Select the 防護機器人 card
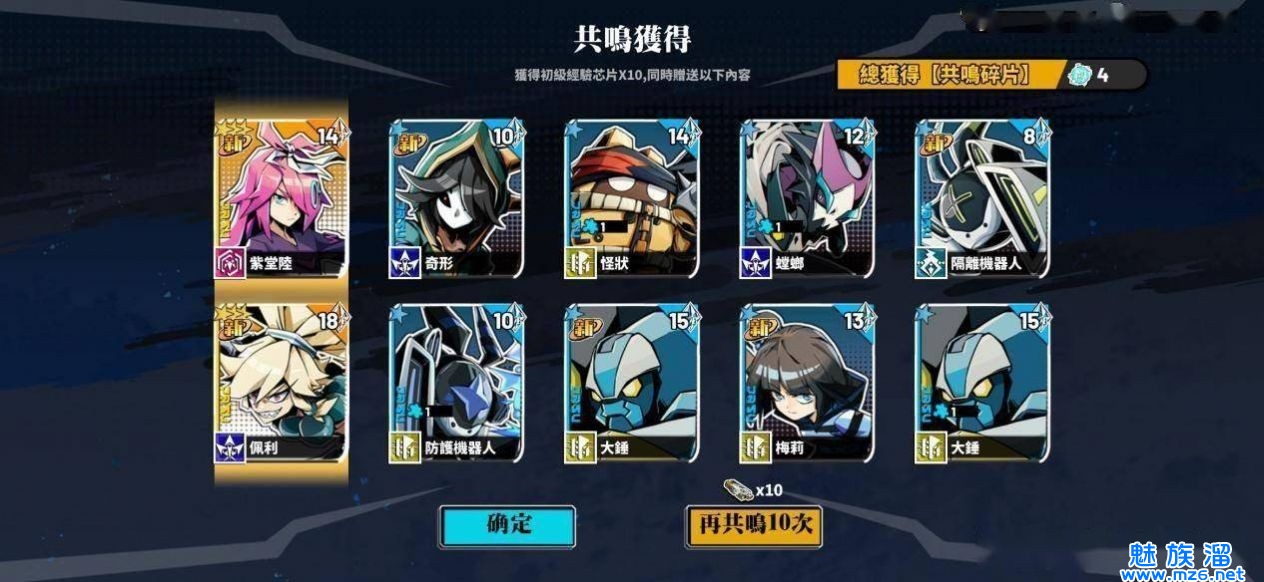 456,384
